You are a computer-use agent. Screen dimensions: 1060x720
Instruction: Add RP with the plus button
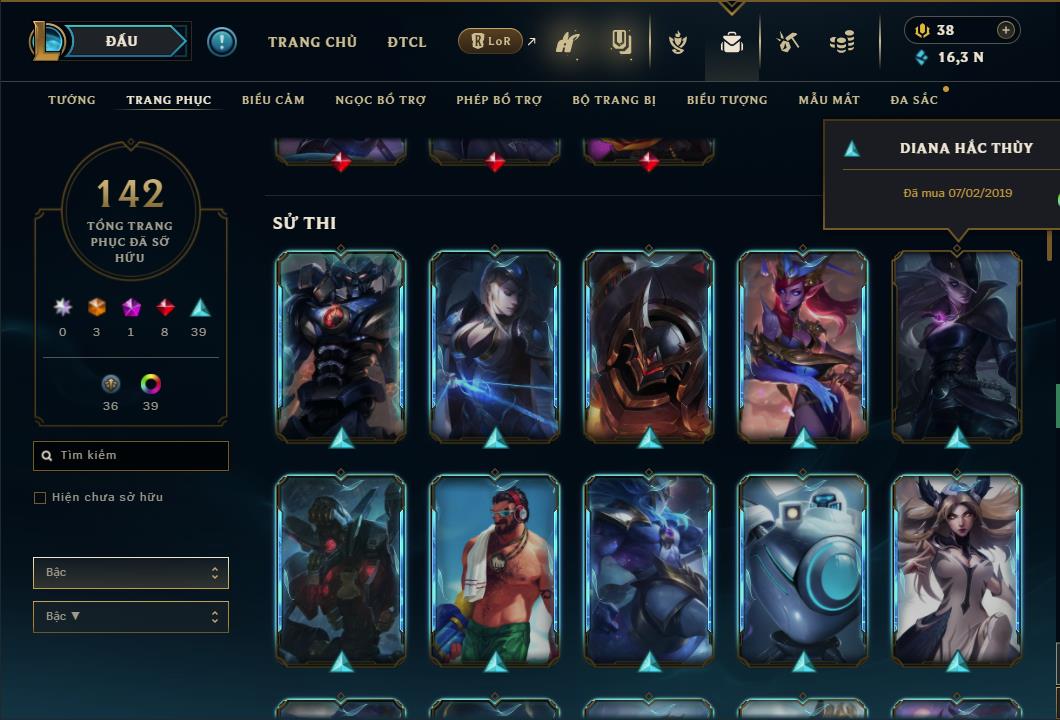(1005, 30)
